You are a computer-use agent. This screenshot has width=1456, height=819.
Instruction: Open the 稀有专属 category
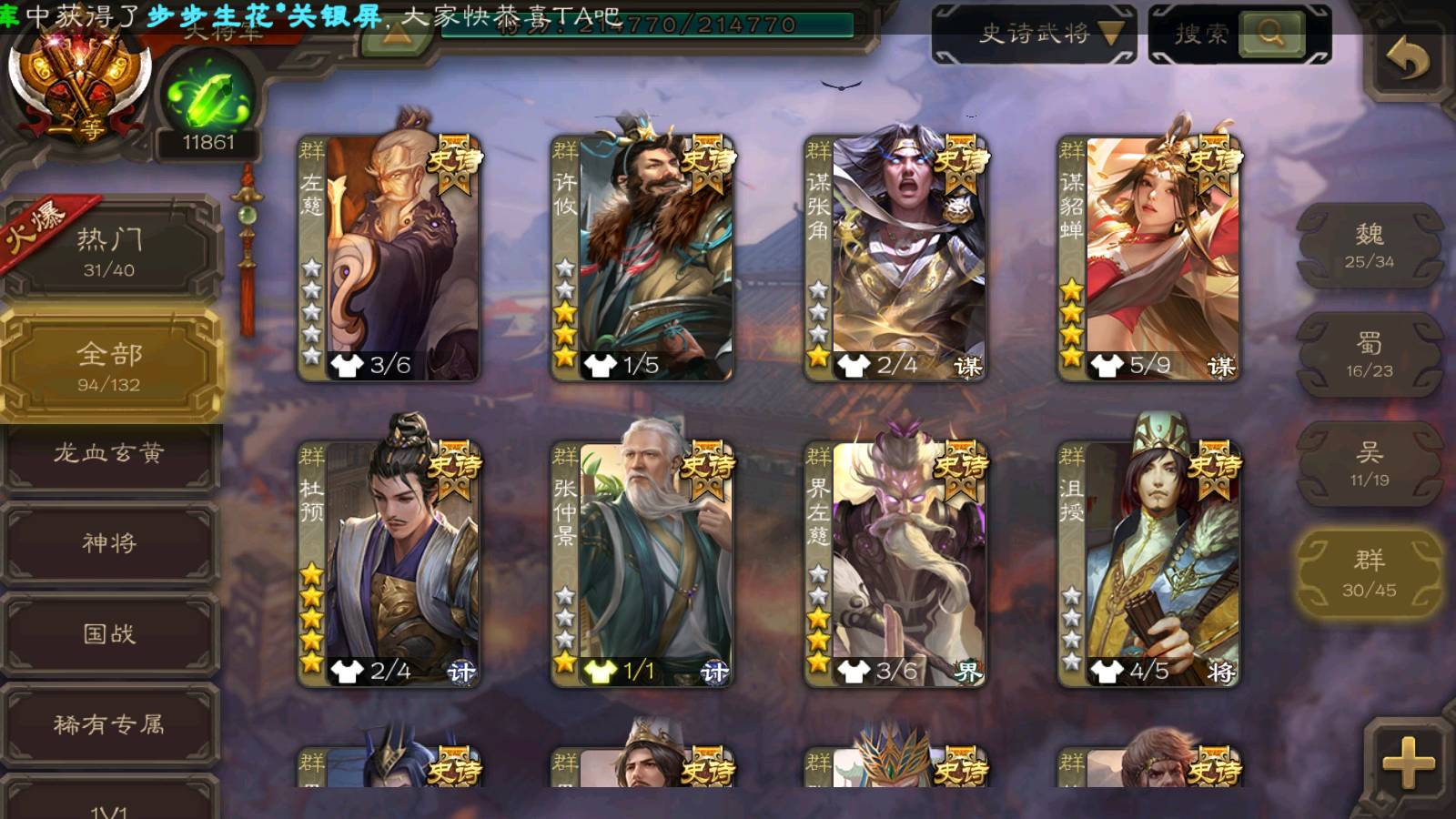(109, 724)
